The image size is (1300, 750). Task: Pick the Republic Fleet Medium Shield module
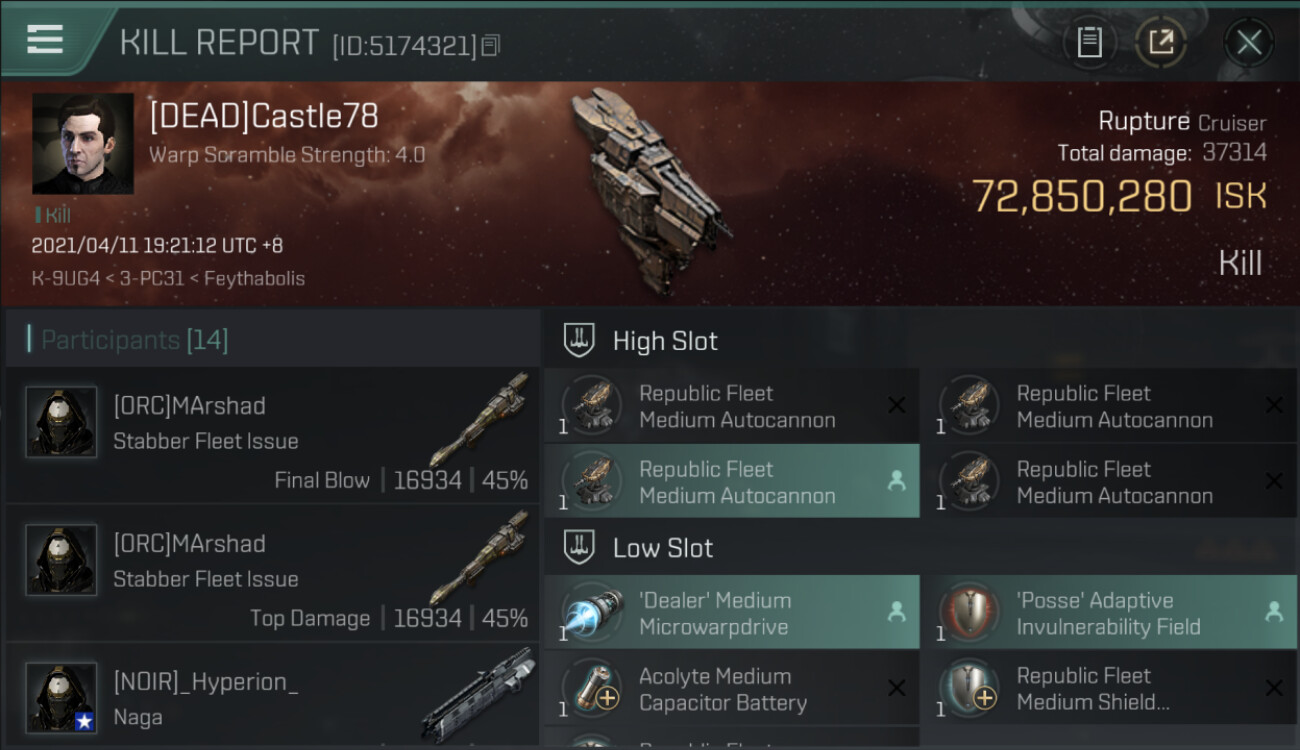coord(1108,689)
